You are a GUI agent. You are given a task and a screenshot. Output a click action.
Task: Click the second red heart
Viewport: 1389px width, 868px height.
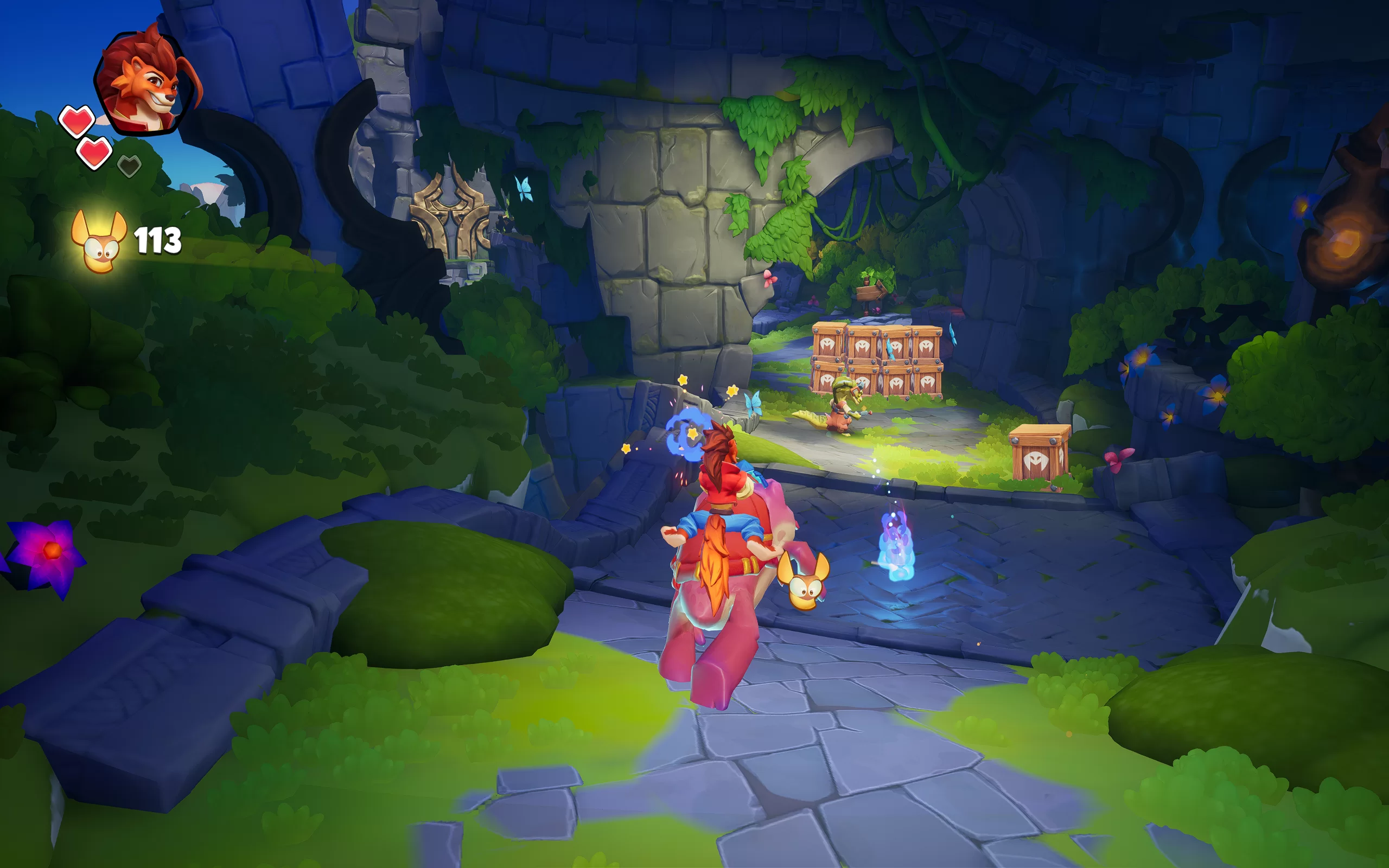click(x=95, y=152)
